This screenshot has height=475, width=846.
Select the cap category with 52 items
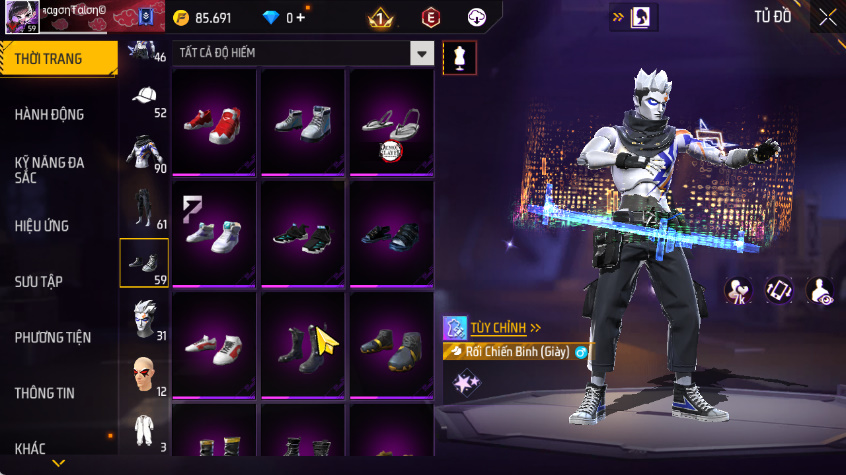pyautogui.click(x=144, y=98)
